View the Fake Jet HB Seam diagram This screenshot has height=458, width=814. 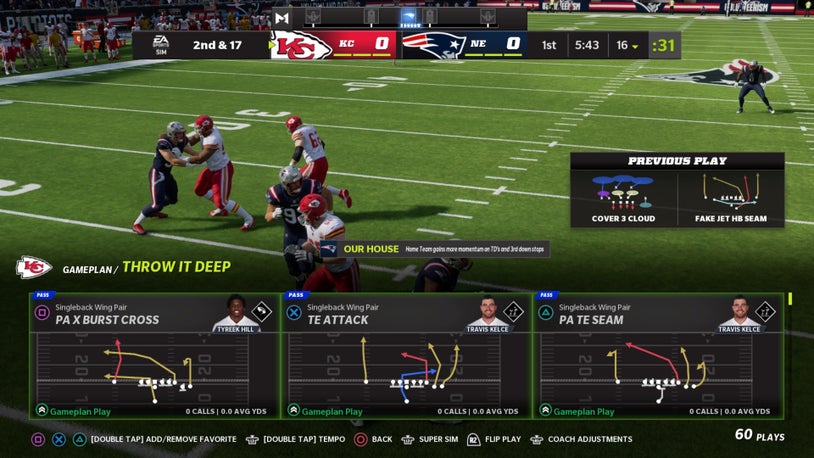730,191
